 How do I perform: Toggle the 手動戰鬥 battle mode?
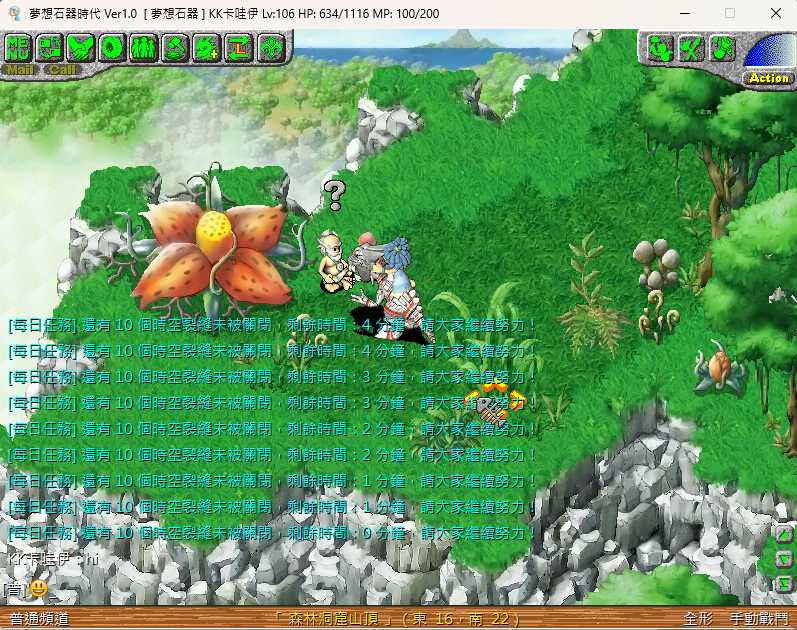point(758,619)
